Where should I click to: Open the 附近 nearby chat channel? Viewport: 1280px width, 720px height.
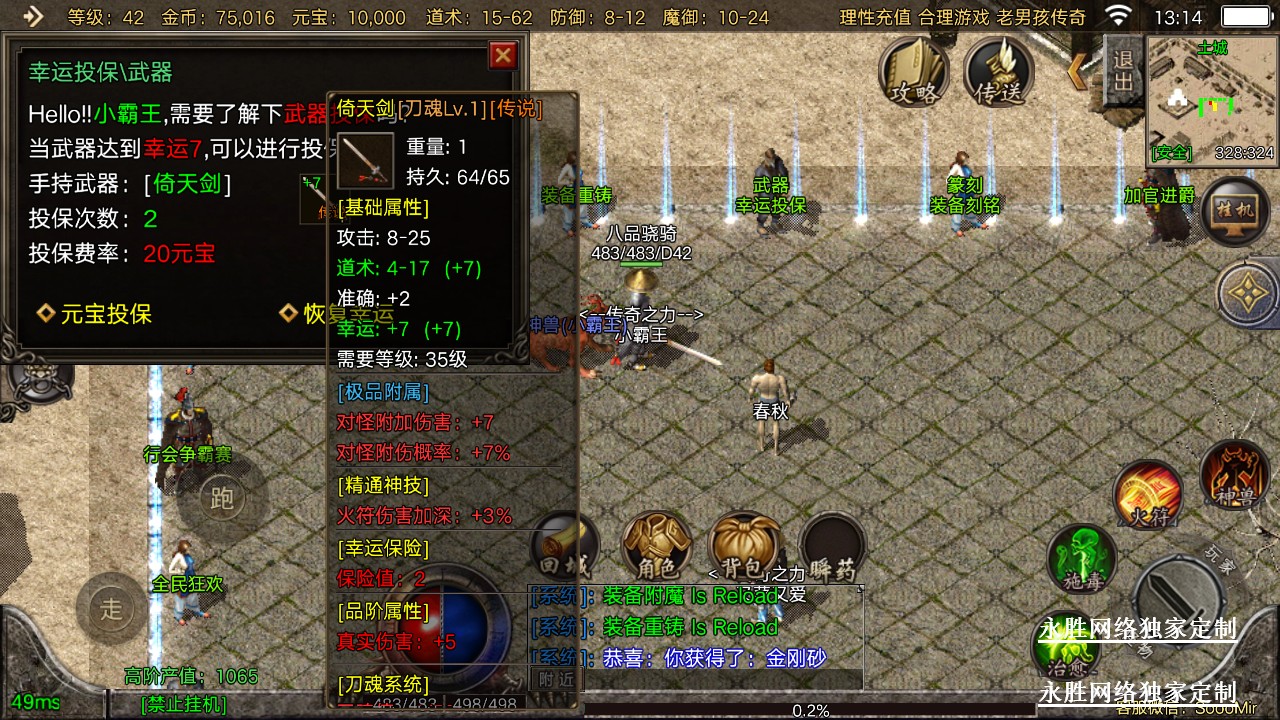[x=556, y=678]
